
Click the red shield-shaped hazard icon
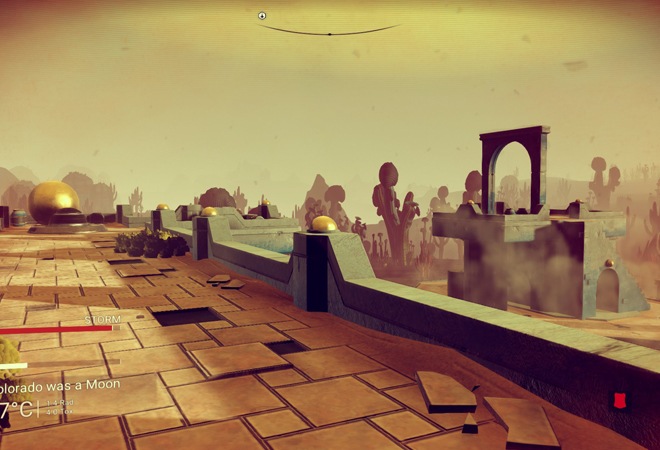tap(620, 400)
